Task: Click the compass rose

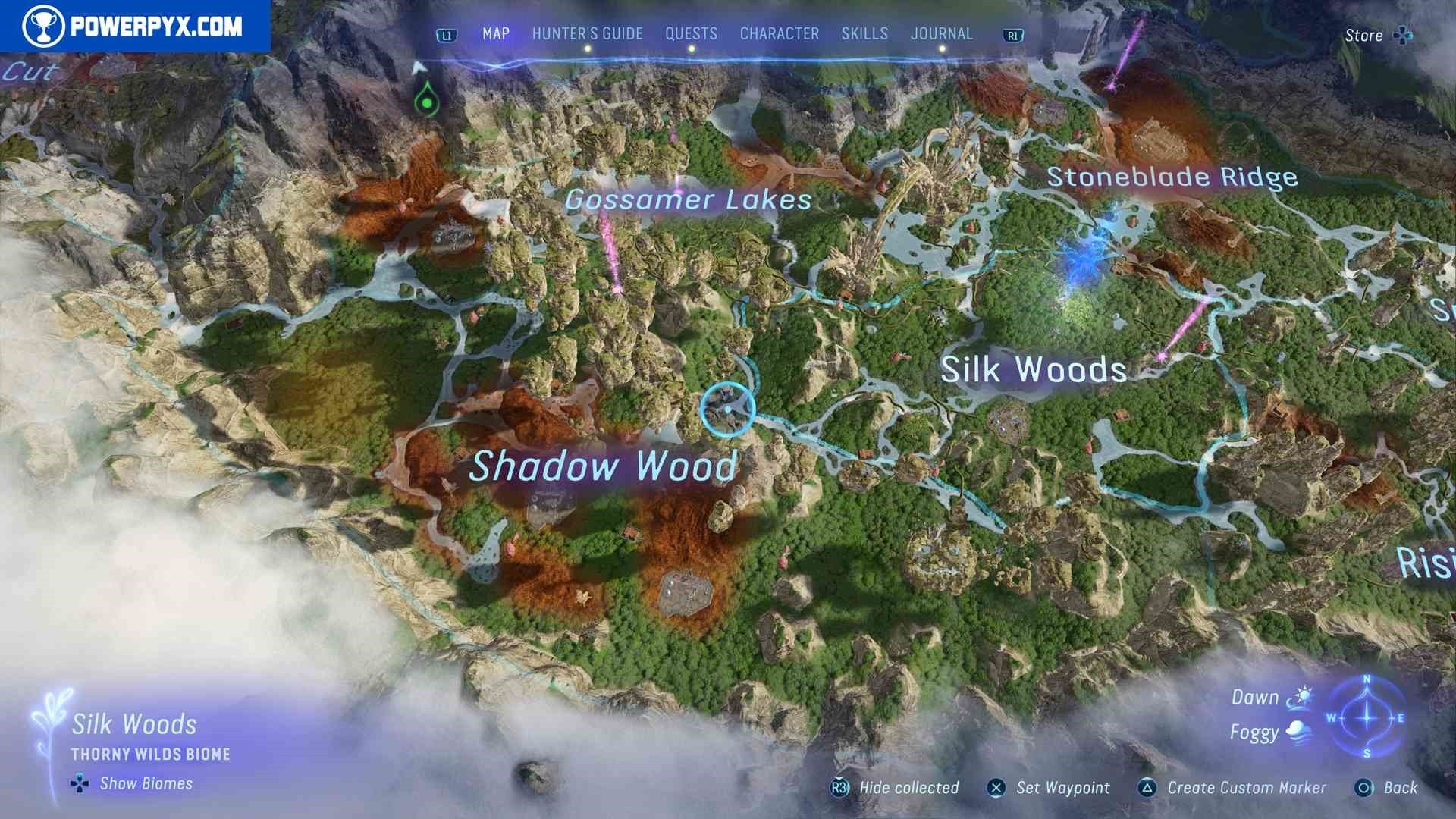Action: tap(1367, 717)
